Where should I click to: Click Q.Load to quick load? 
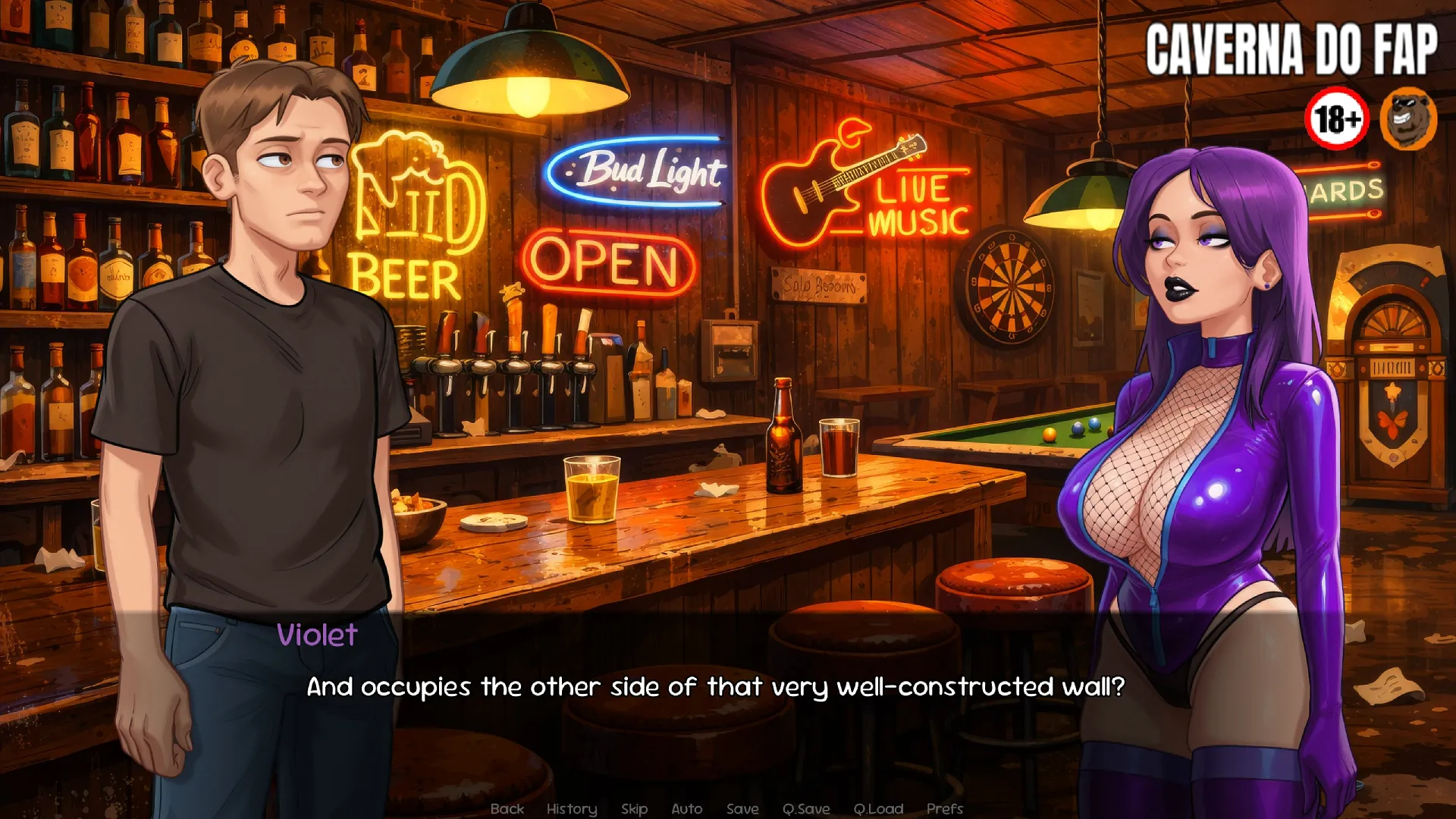click(x=878, y=808)
